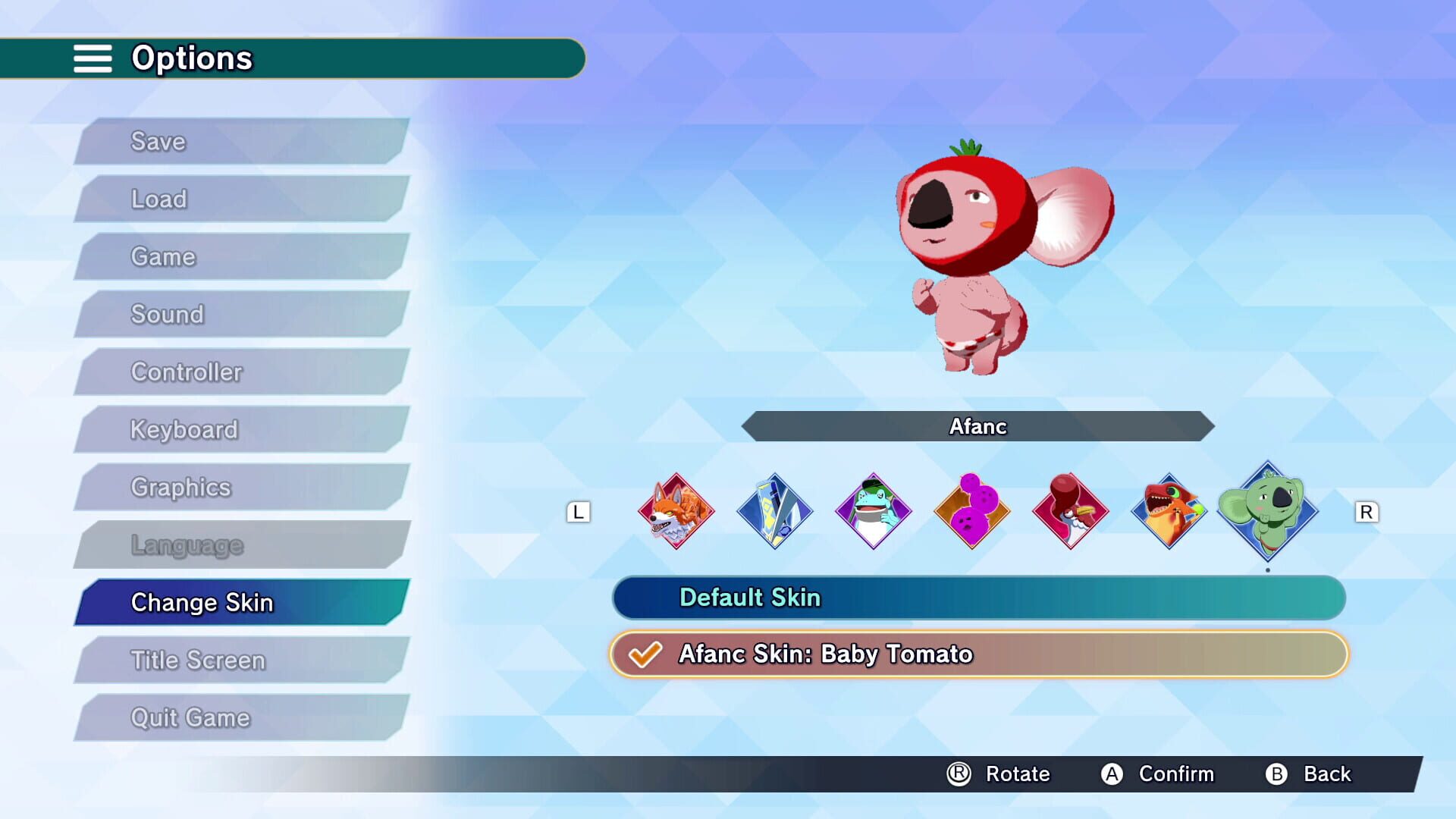This screenshot has height=819, width=1456.
Task: Open the hamburger menu beside Options
Action: 93,58
